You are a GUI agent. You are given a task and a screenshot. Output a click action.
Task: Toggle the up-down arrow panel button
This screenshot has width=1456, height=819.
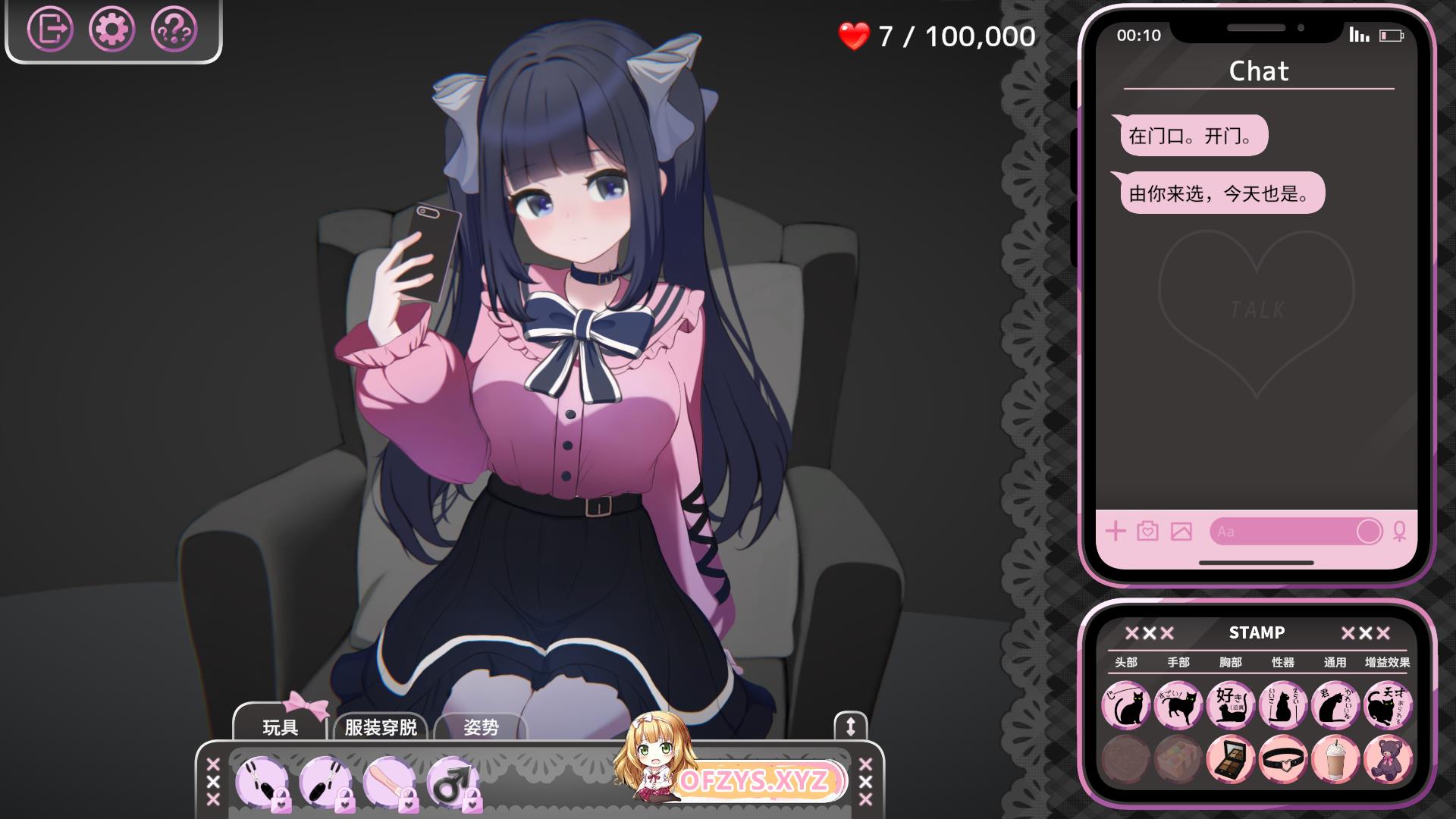[850, 726]
